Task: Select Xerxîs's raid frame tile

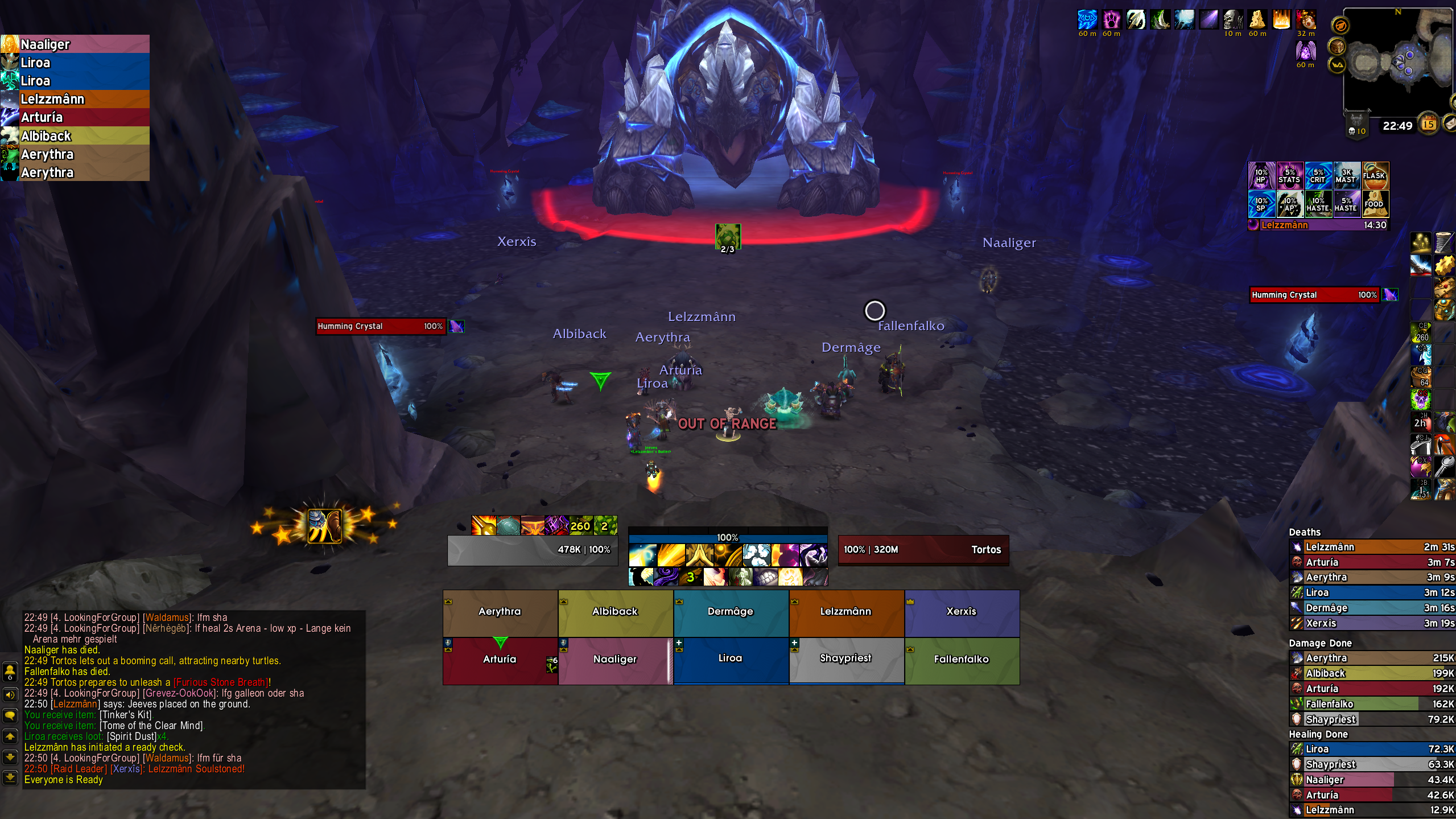Action: point(962,612)
